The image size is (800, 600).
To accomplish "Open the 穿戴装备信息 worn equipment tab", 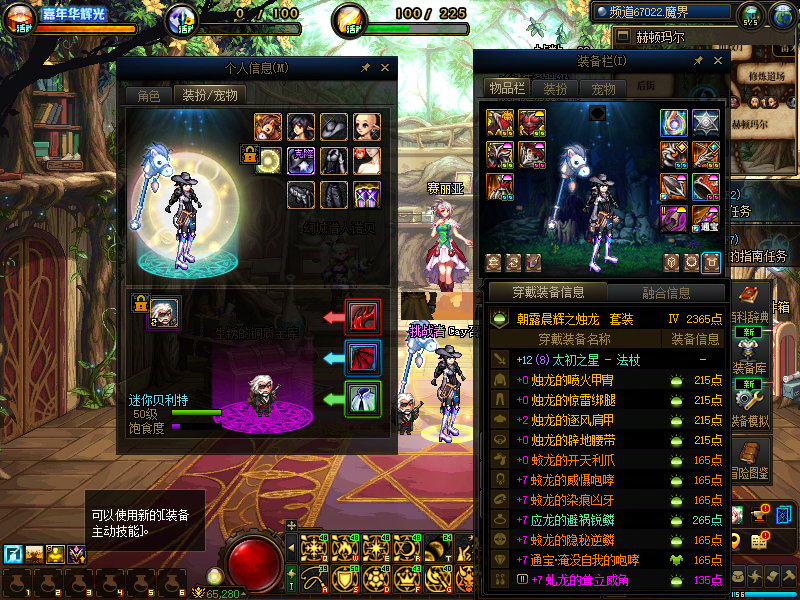I will tap(547, 293).
